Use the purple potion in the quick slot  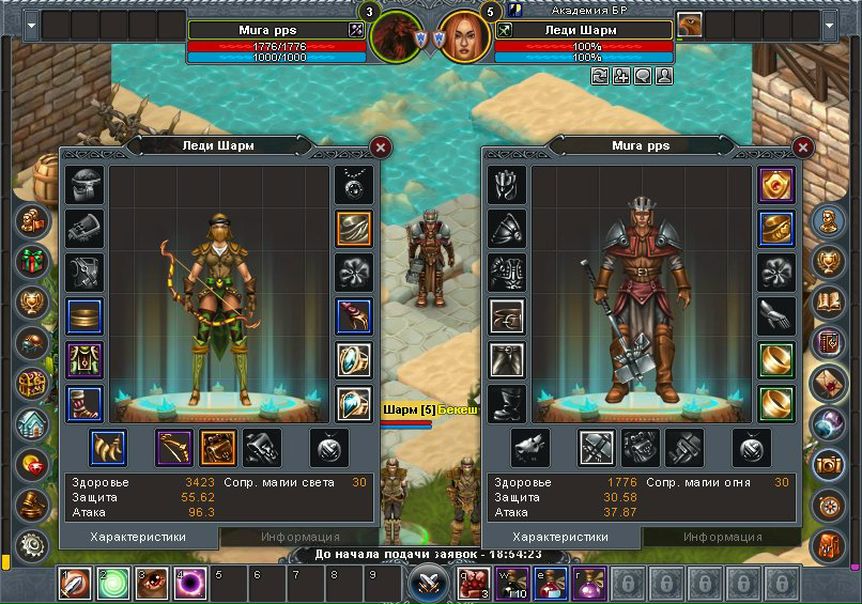pyautogui.click(x=589, y=583)
